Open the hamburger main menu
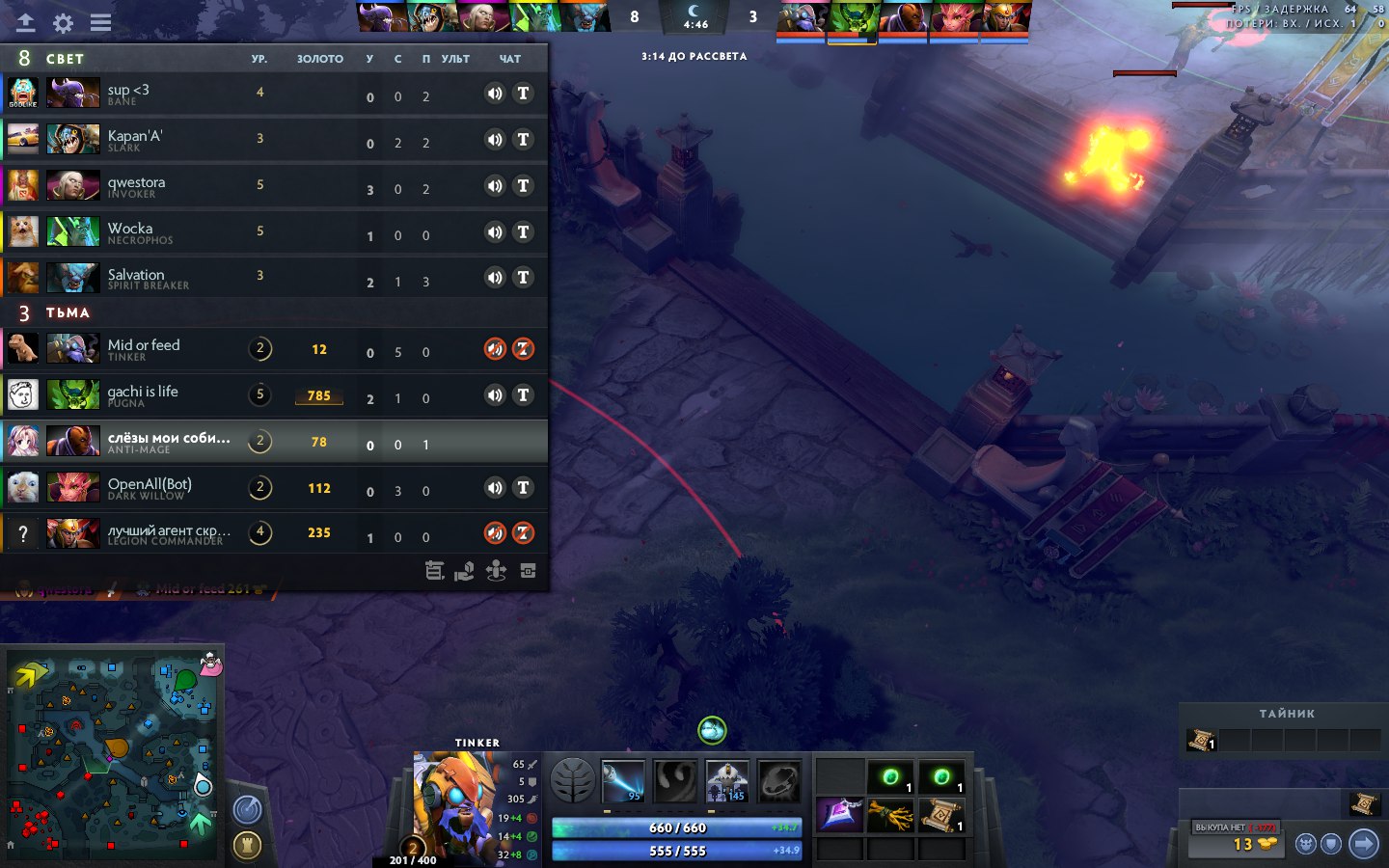This screenshot has width=1389, height=868. point(100,23)
